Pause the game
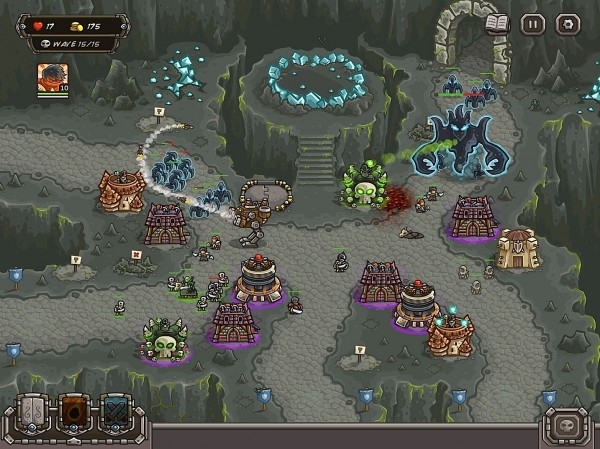 click(x=532, y=23)
